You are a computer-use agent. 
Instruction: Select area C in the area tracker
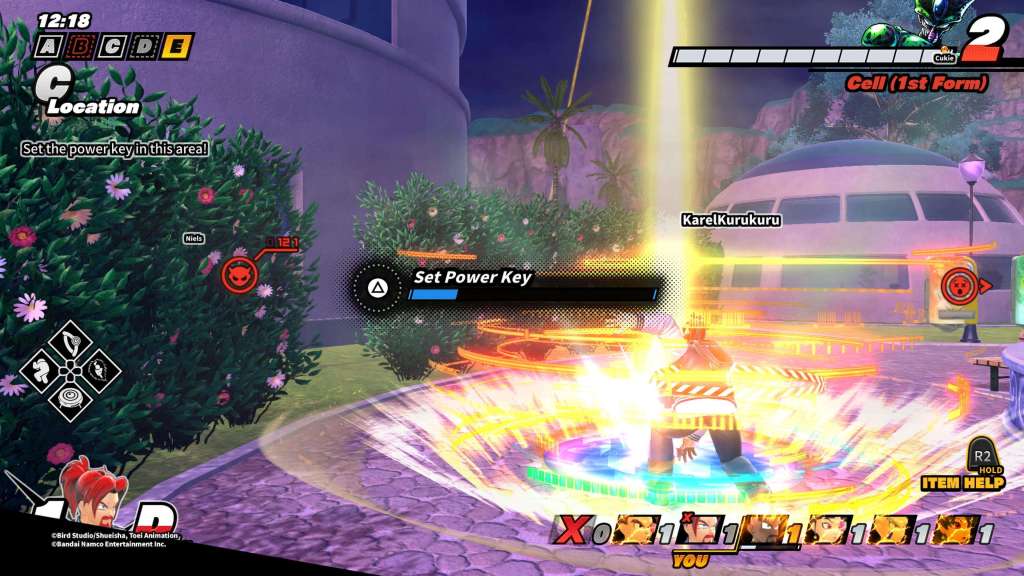(114, 46)
